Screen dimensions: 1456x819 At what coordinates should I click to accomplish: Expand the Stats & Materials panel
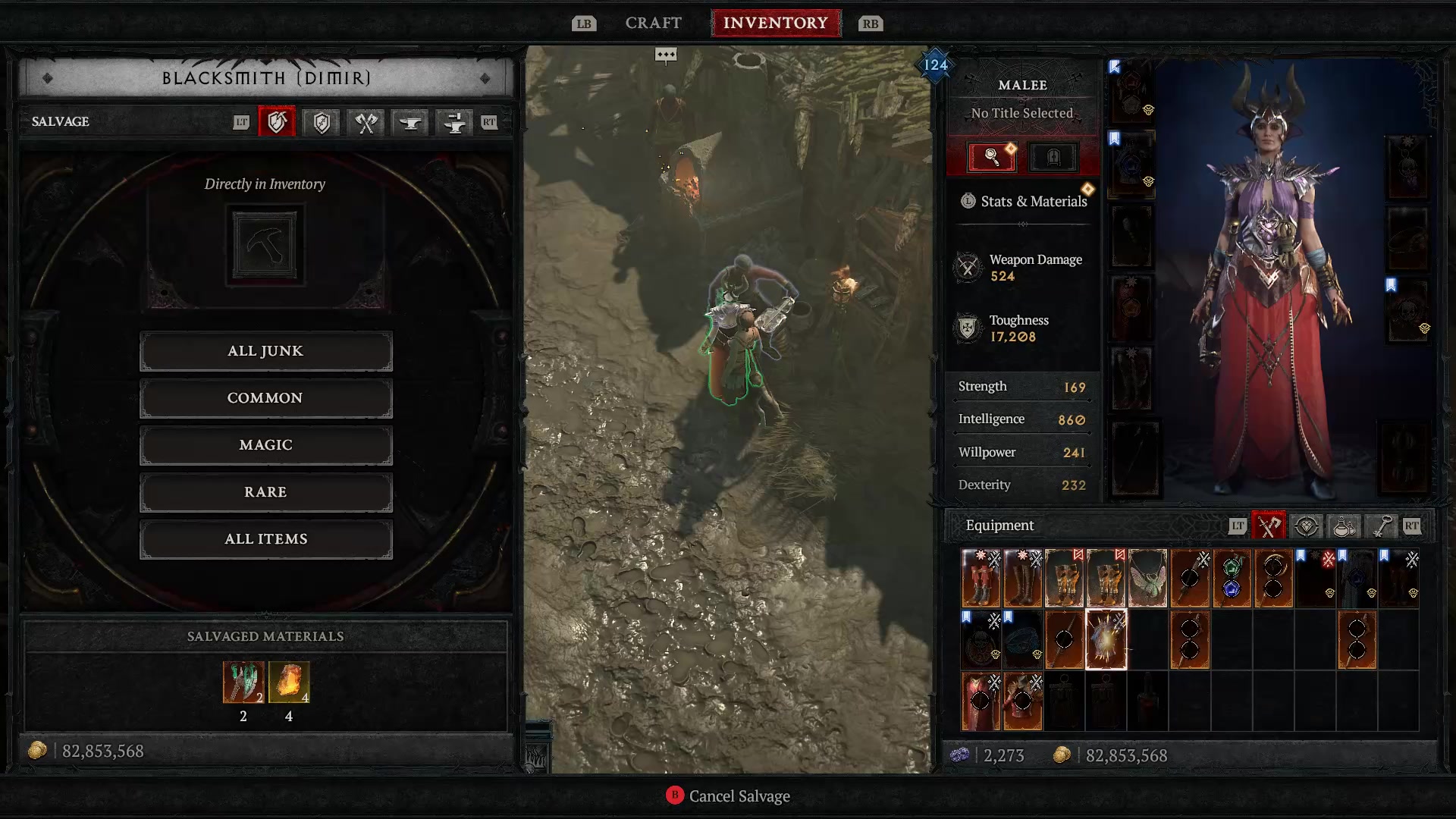(x=1023, y=201)
